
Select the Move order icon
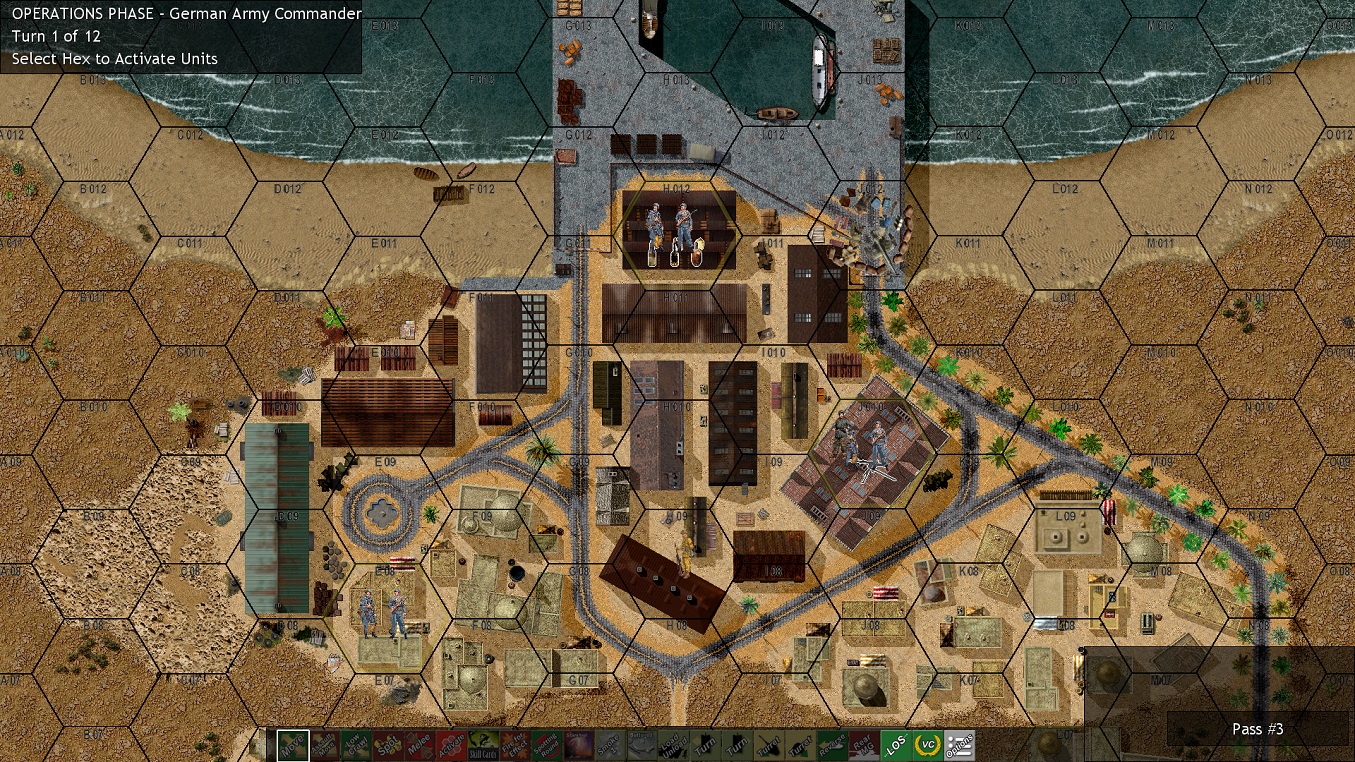click(x=292, y=745)
